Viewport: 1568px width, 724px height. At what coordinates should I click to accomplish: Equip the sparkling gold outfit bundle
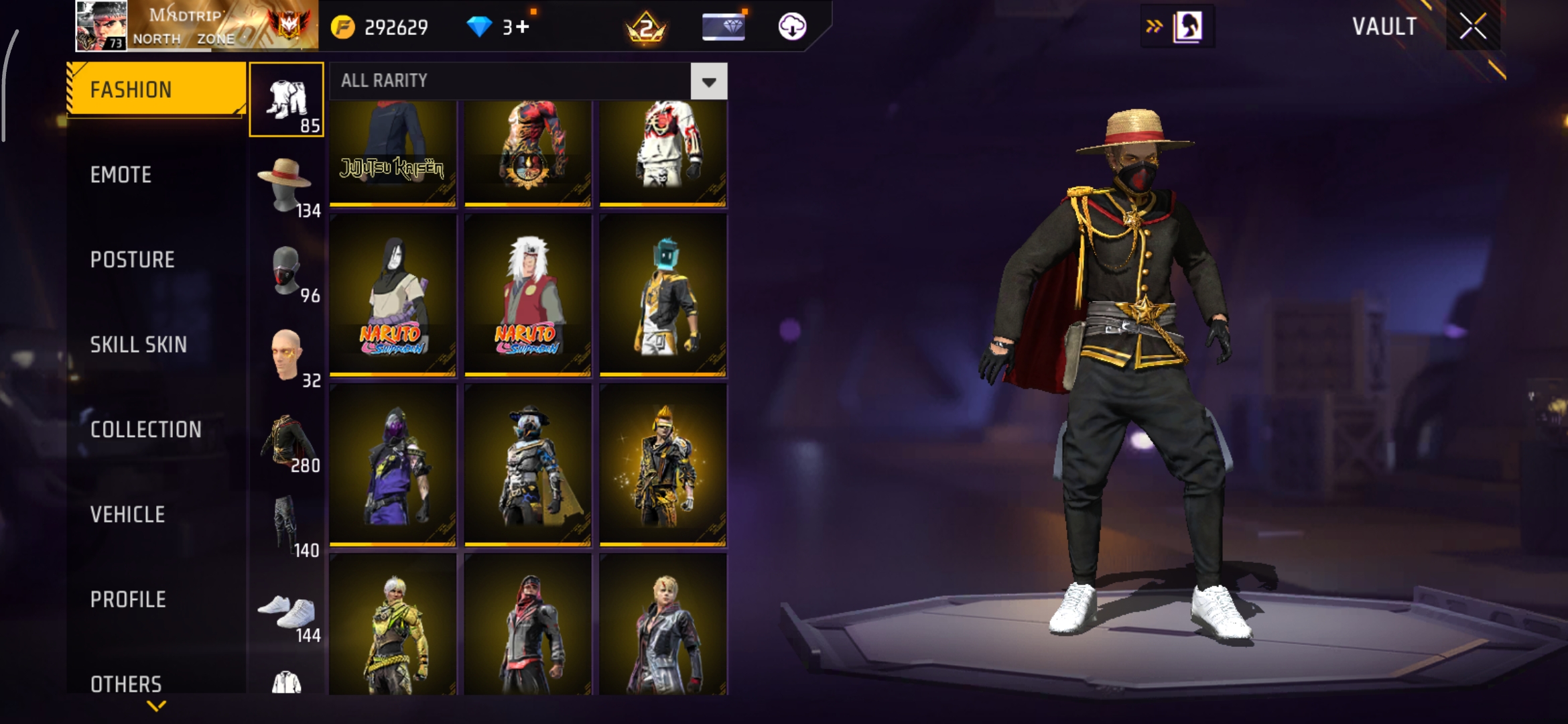click(663, 465)
